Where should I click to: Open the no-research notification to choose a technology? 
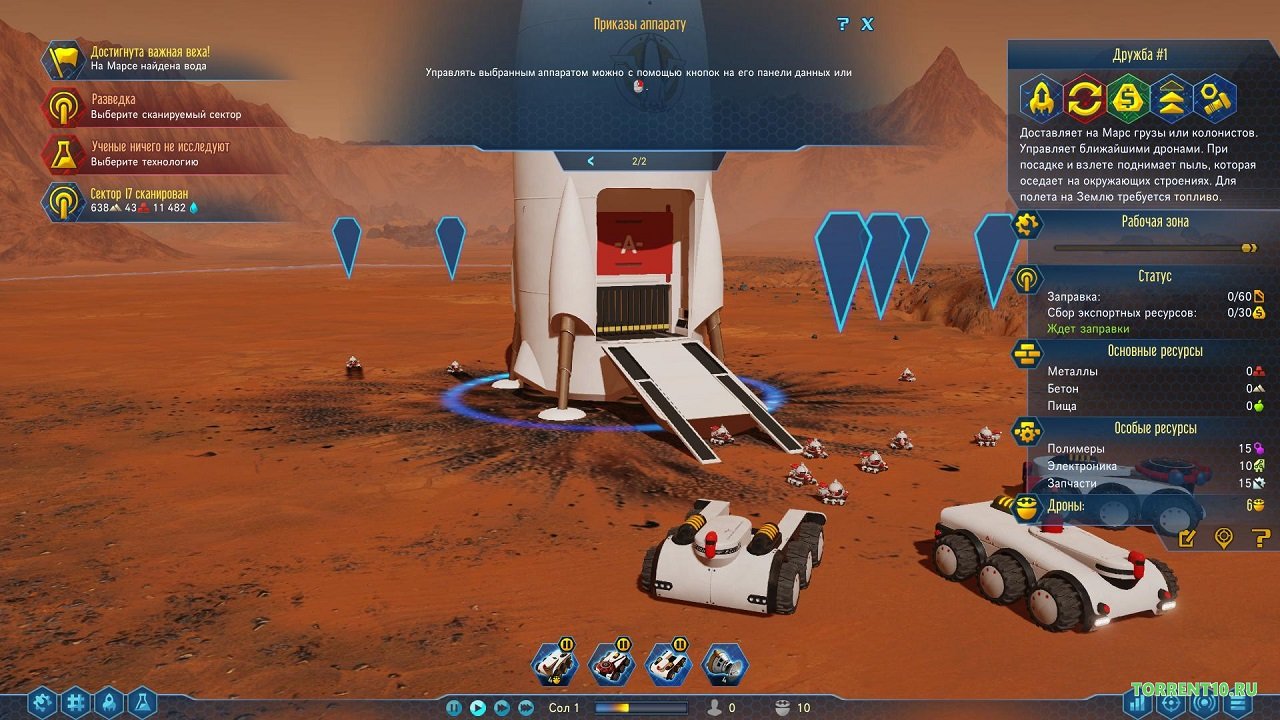point(160,153)
